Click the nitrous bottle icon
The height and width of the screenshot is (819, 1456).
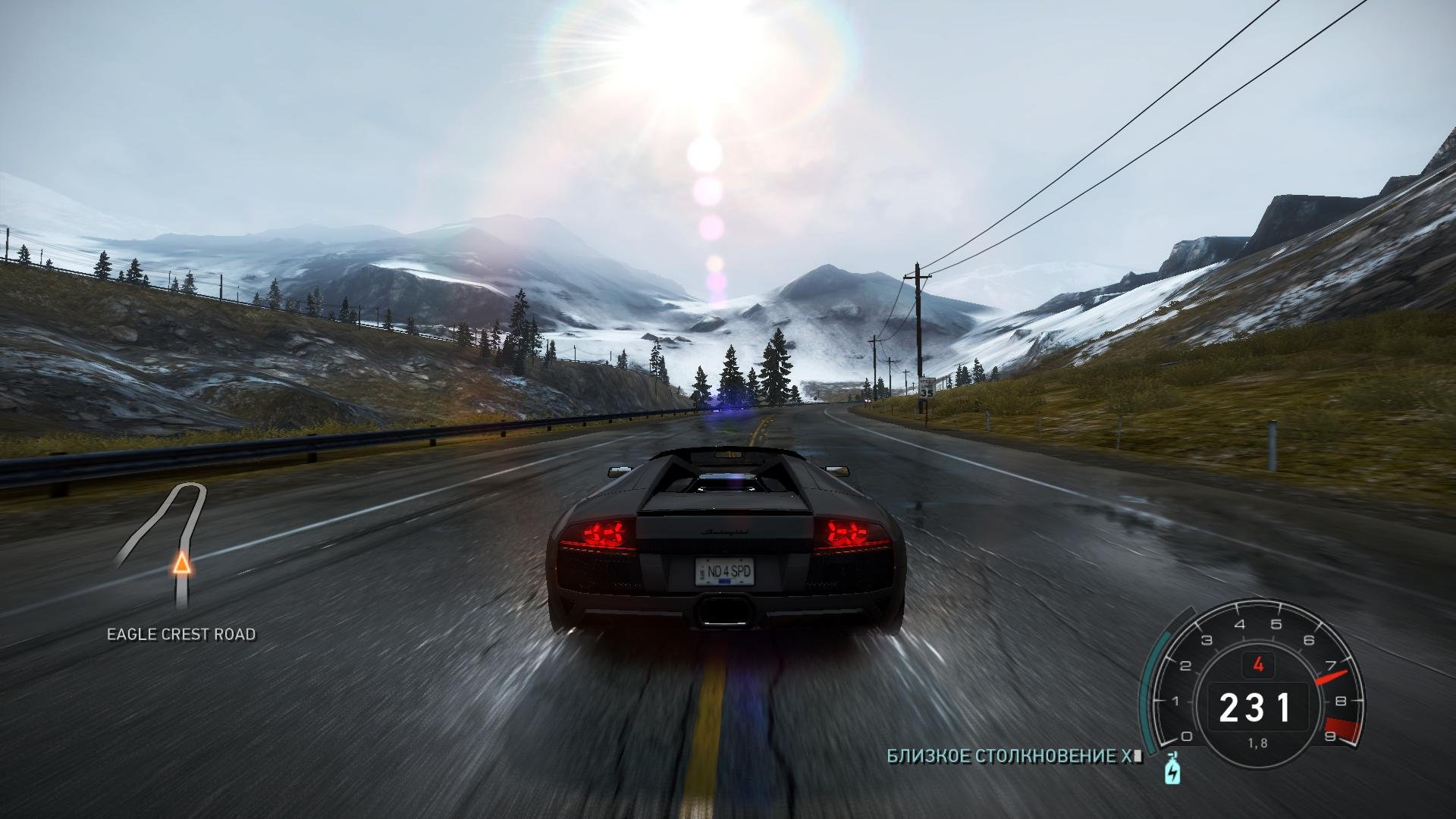1172,770
